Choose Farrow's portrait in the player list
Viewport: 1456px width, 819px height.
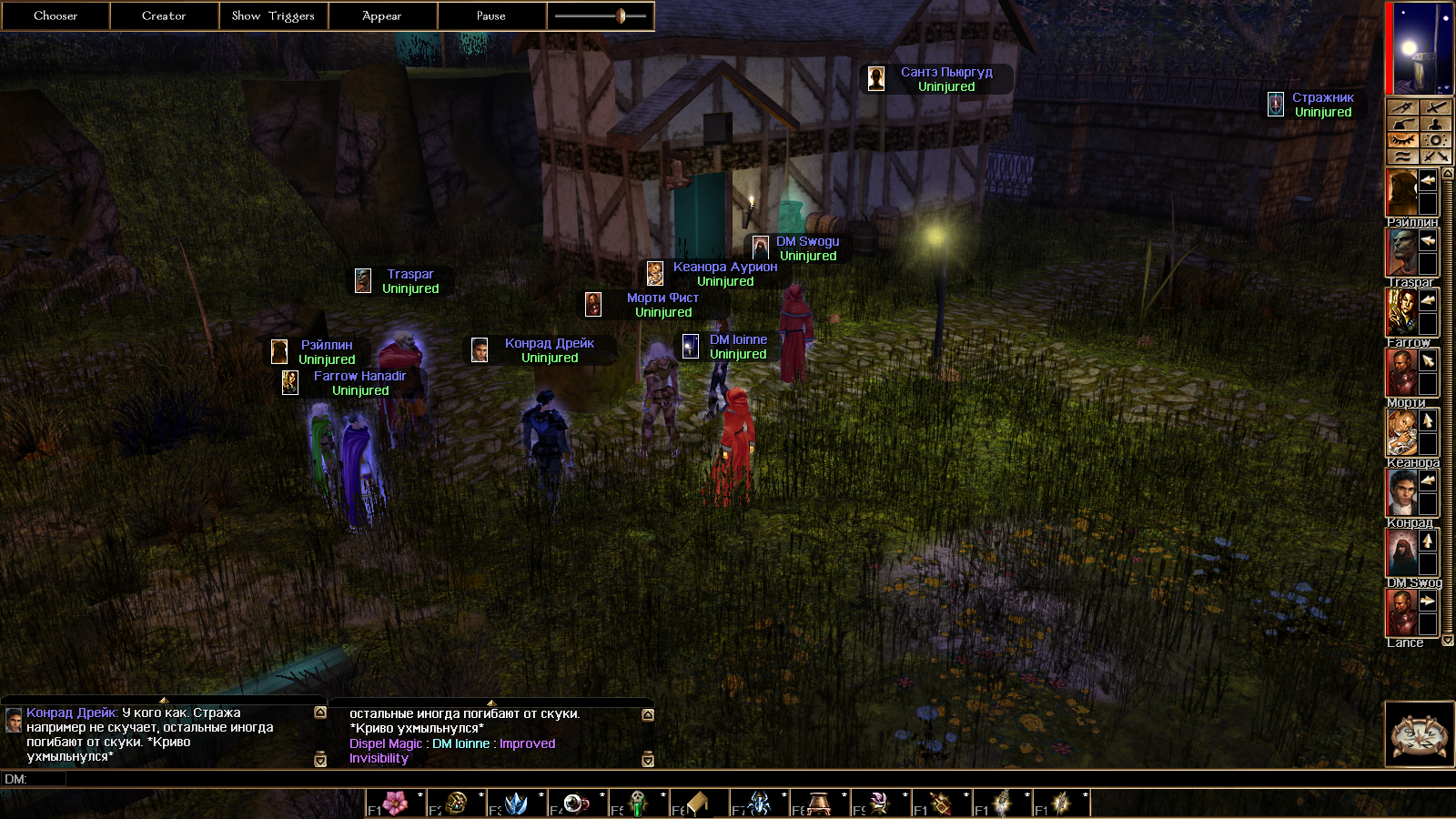tap(1401, 313)
